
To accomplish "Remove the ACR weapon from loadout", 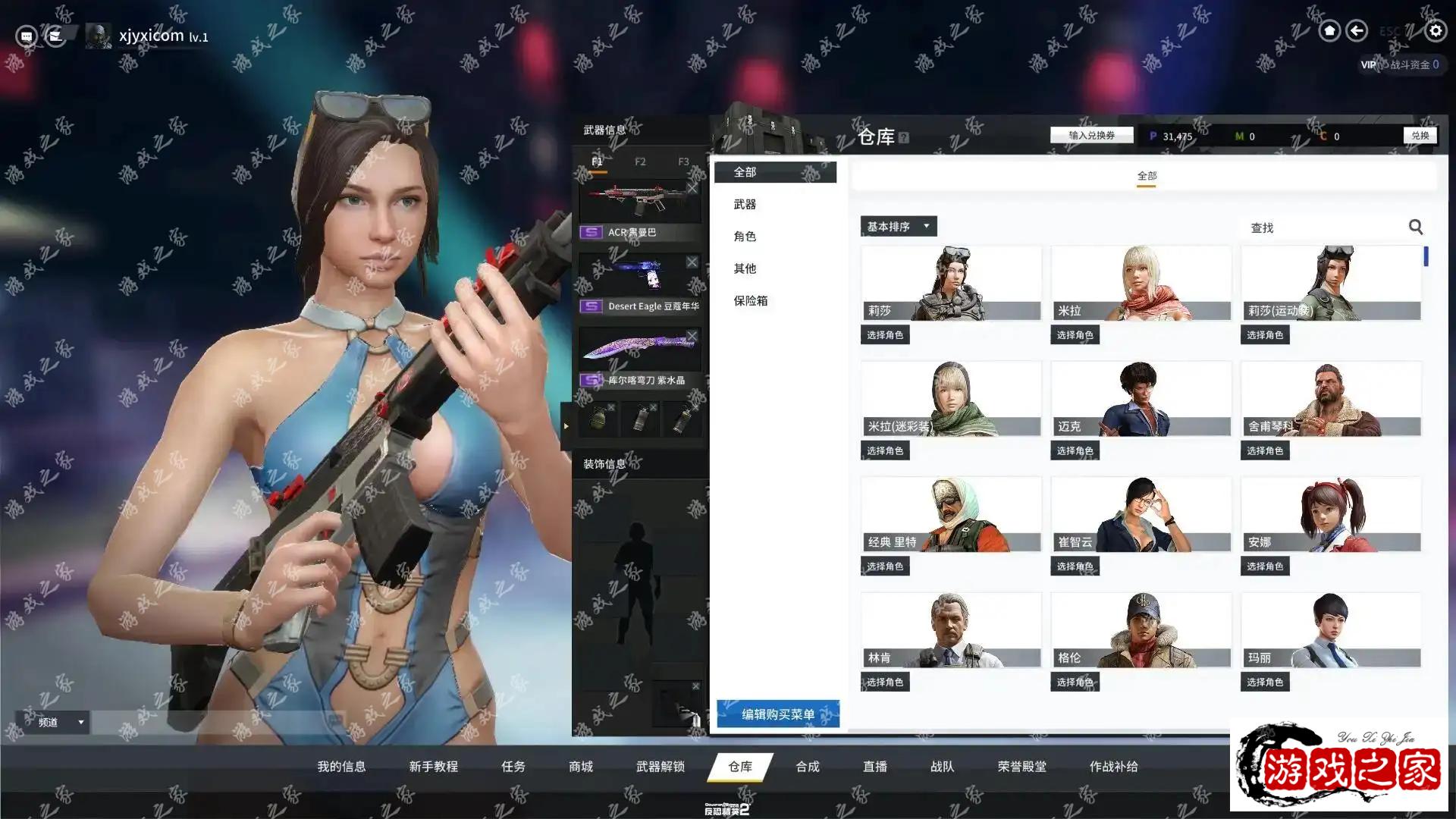I will [x=692, y=188].
